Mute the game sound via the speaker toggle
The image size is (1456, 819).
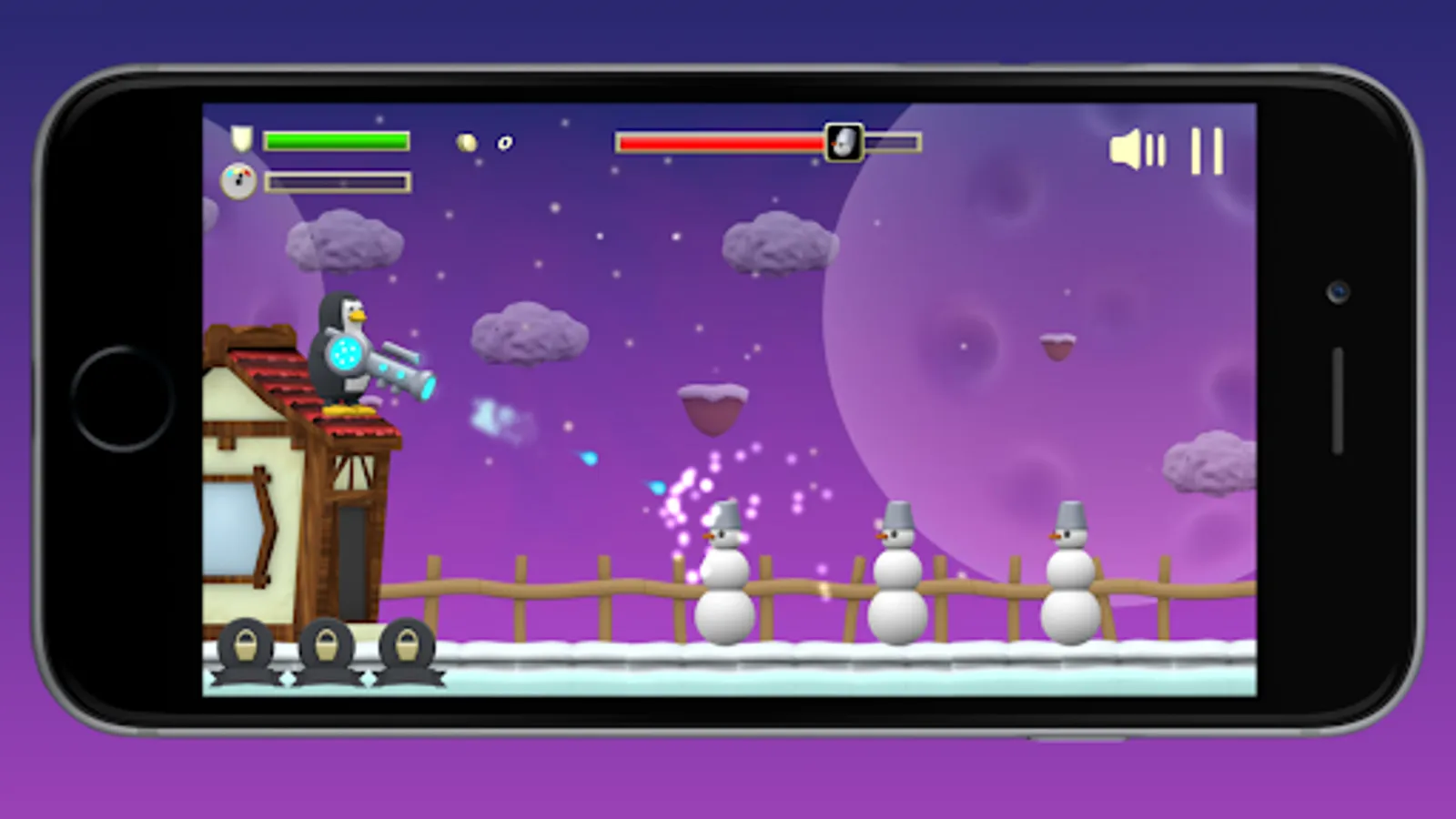click(x=1140, y=150)
